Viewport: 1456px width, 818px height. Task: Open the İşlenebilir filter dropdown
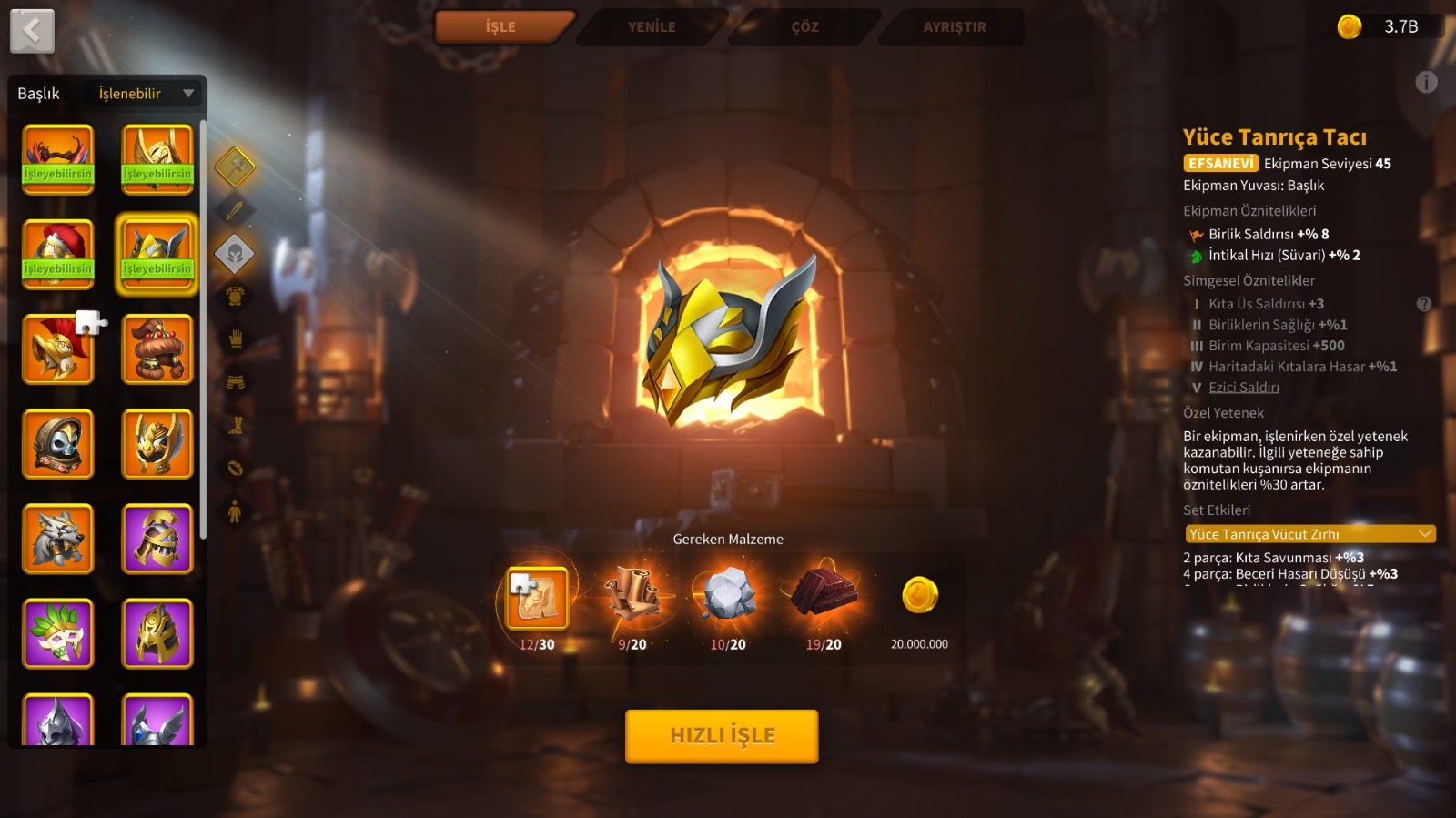(146, 94)
